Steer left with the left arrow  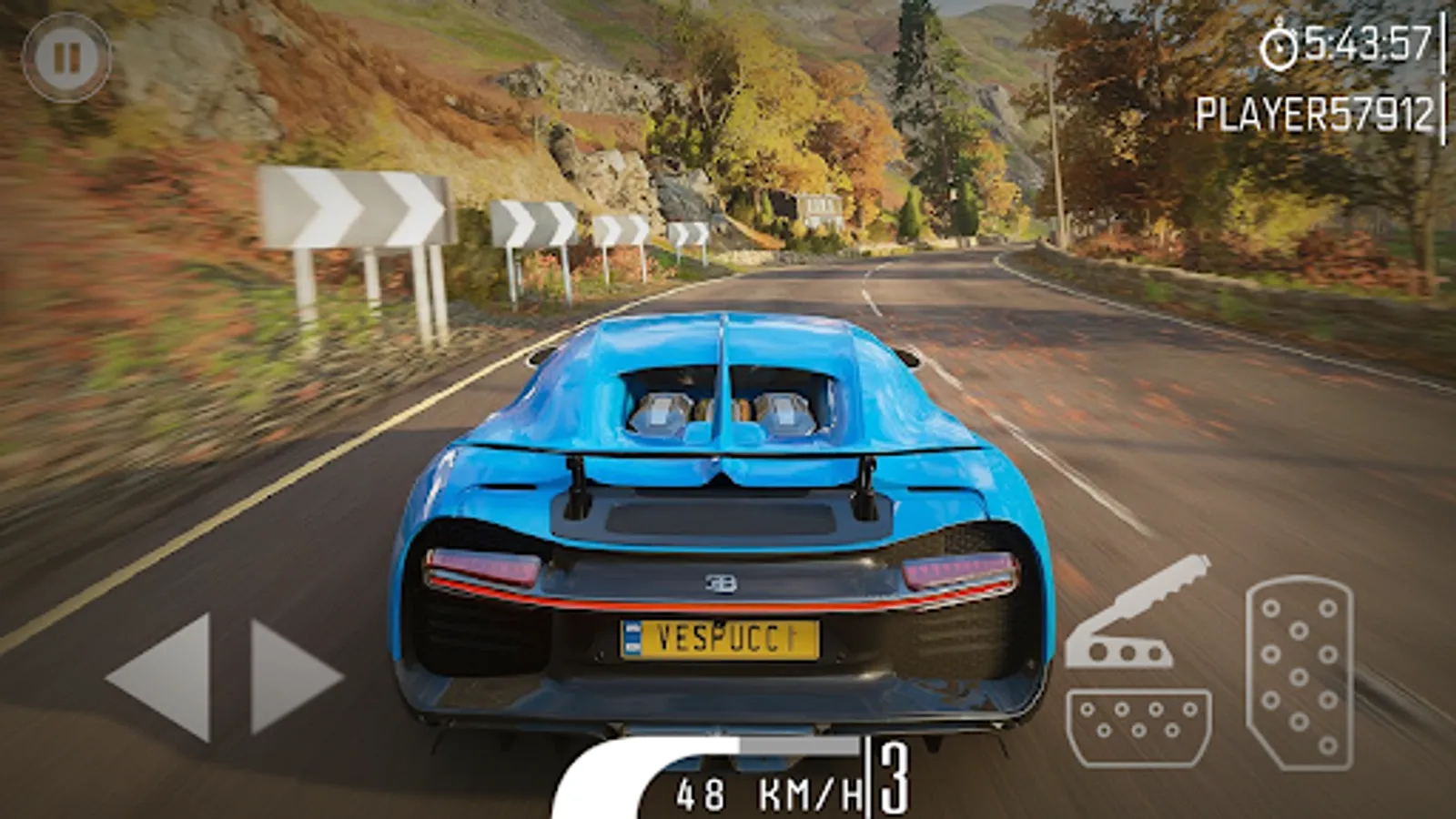tap(162, 676)
